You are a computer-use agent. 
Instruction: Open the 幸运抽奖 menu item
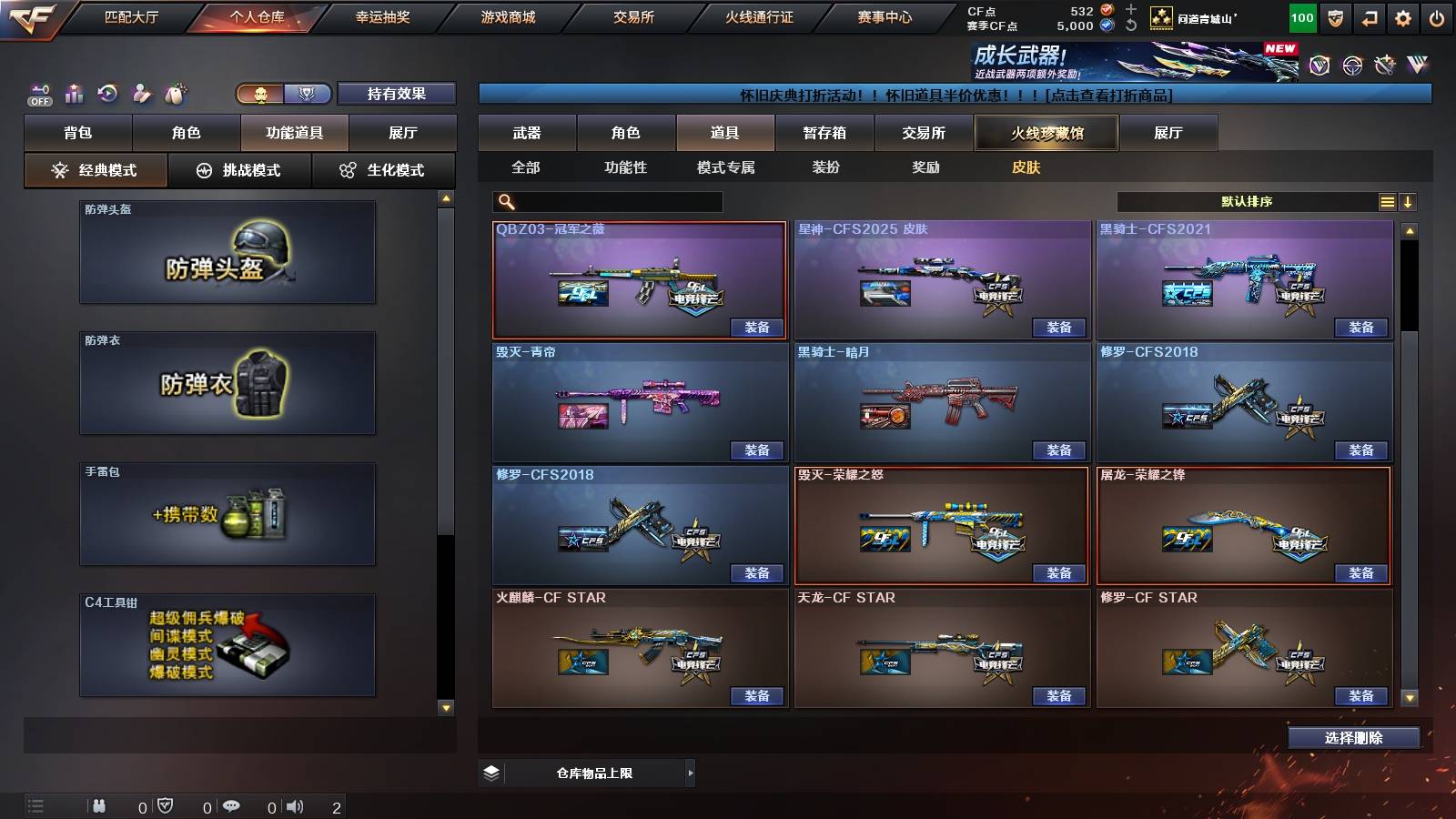[382, 16]
